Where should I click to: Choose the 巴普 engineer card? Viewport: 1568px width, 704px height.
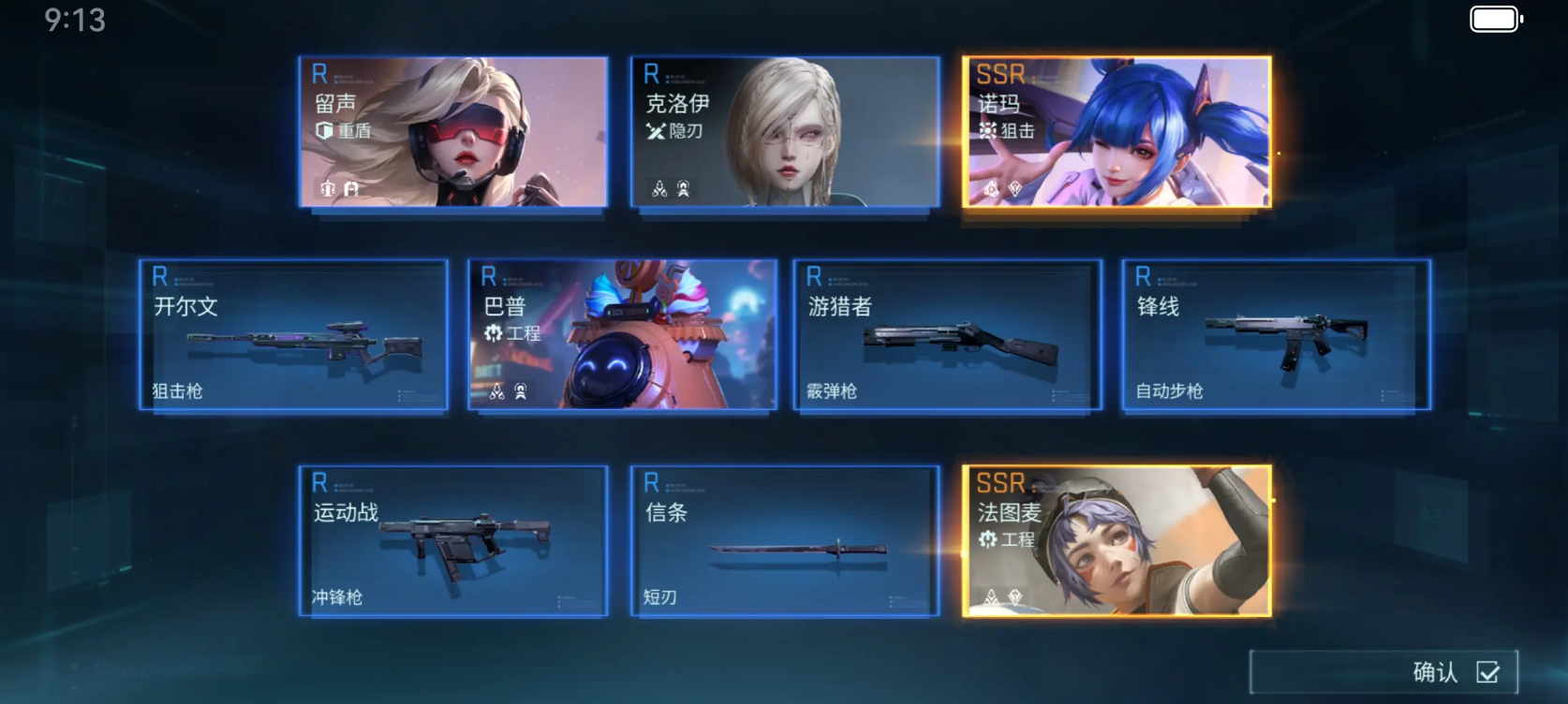(x=623, y=335)
